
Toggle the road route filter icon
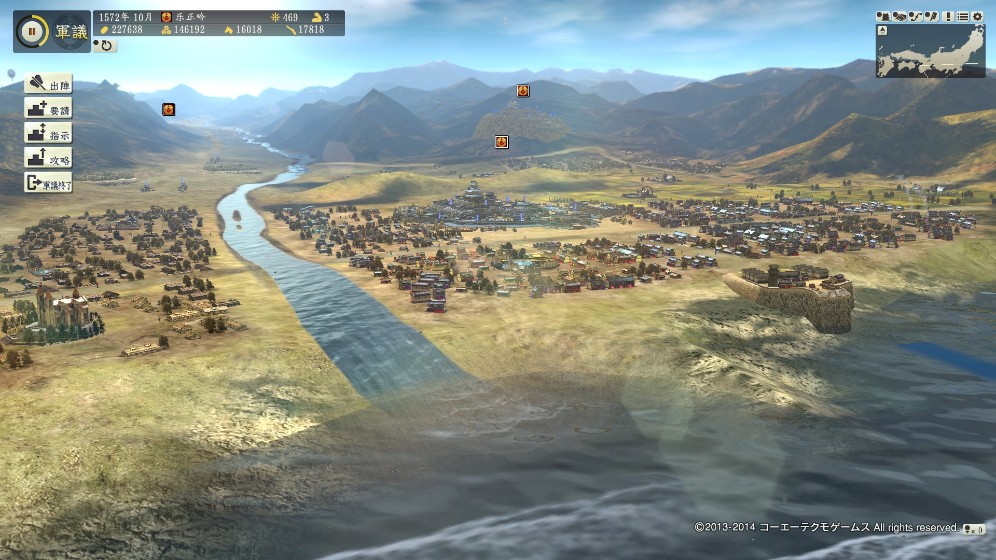tap(914, 16)
